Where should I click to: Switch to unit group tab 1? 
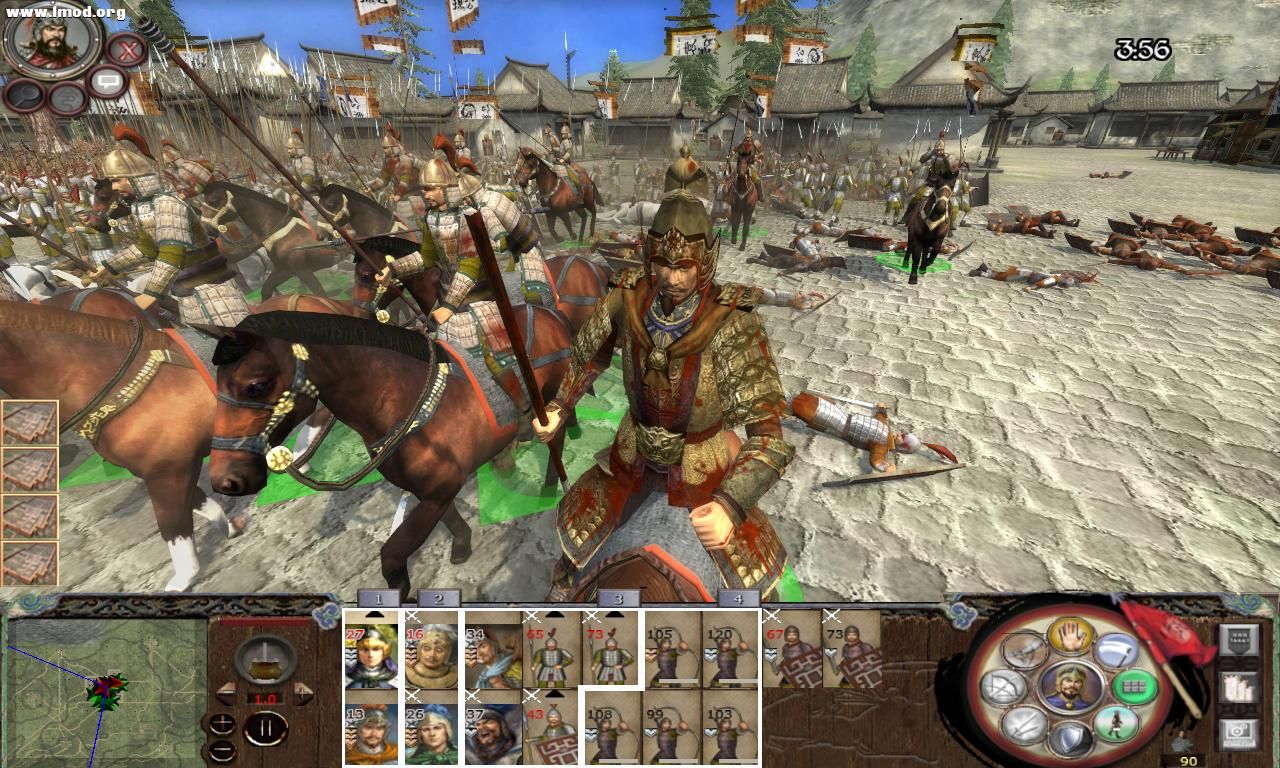click(x=378, y=598)
